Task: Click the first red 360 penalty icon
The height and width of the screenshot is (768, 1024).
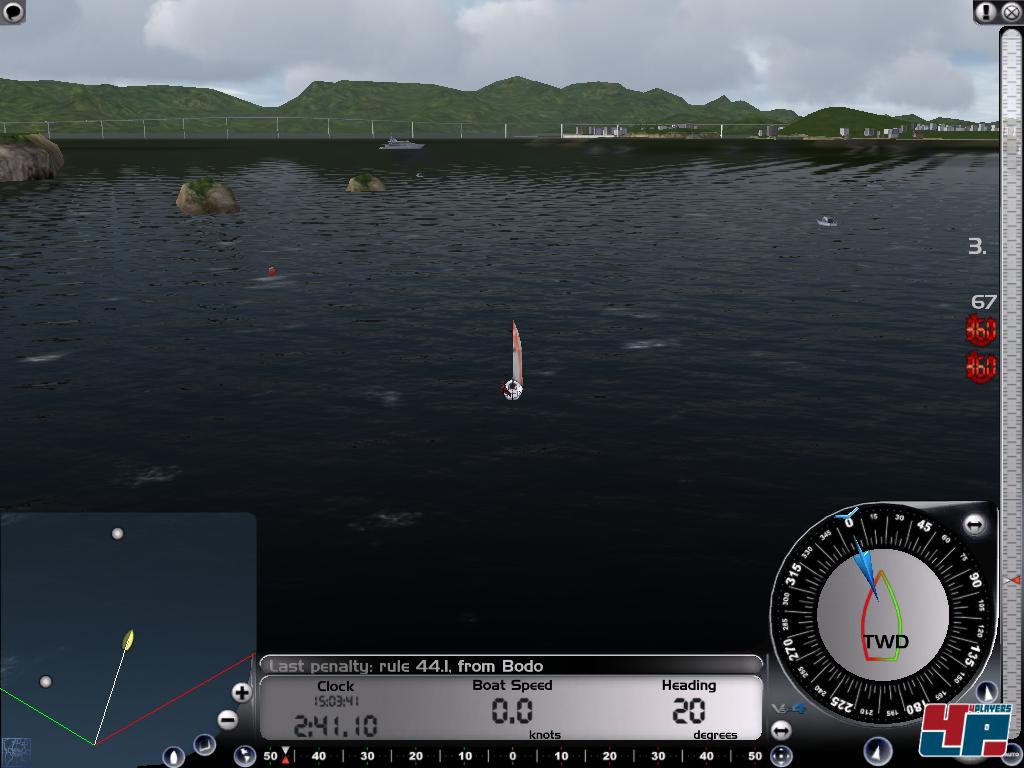Action: [x=981, y=329]
